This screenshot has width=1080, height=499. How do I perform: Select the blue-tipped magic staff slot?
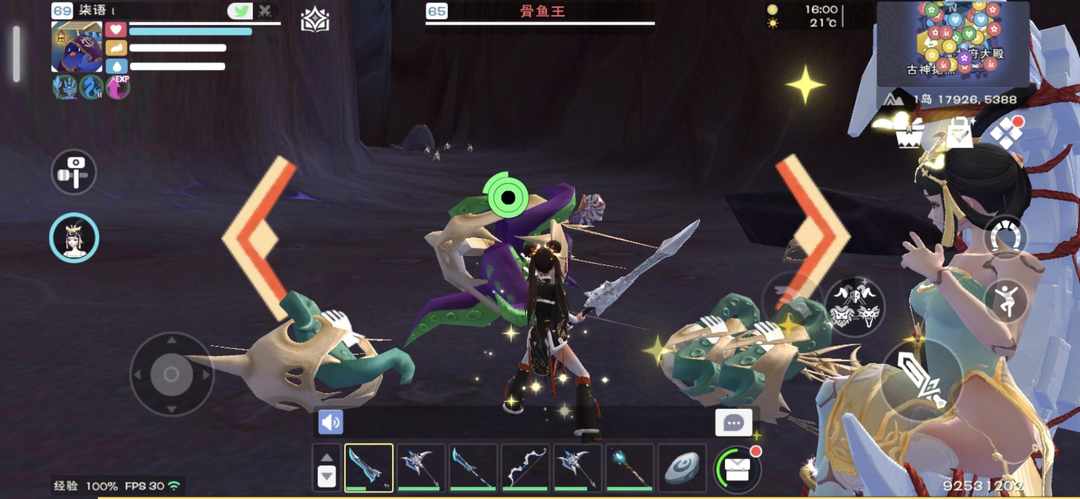[x=630, y=467]
